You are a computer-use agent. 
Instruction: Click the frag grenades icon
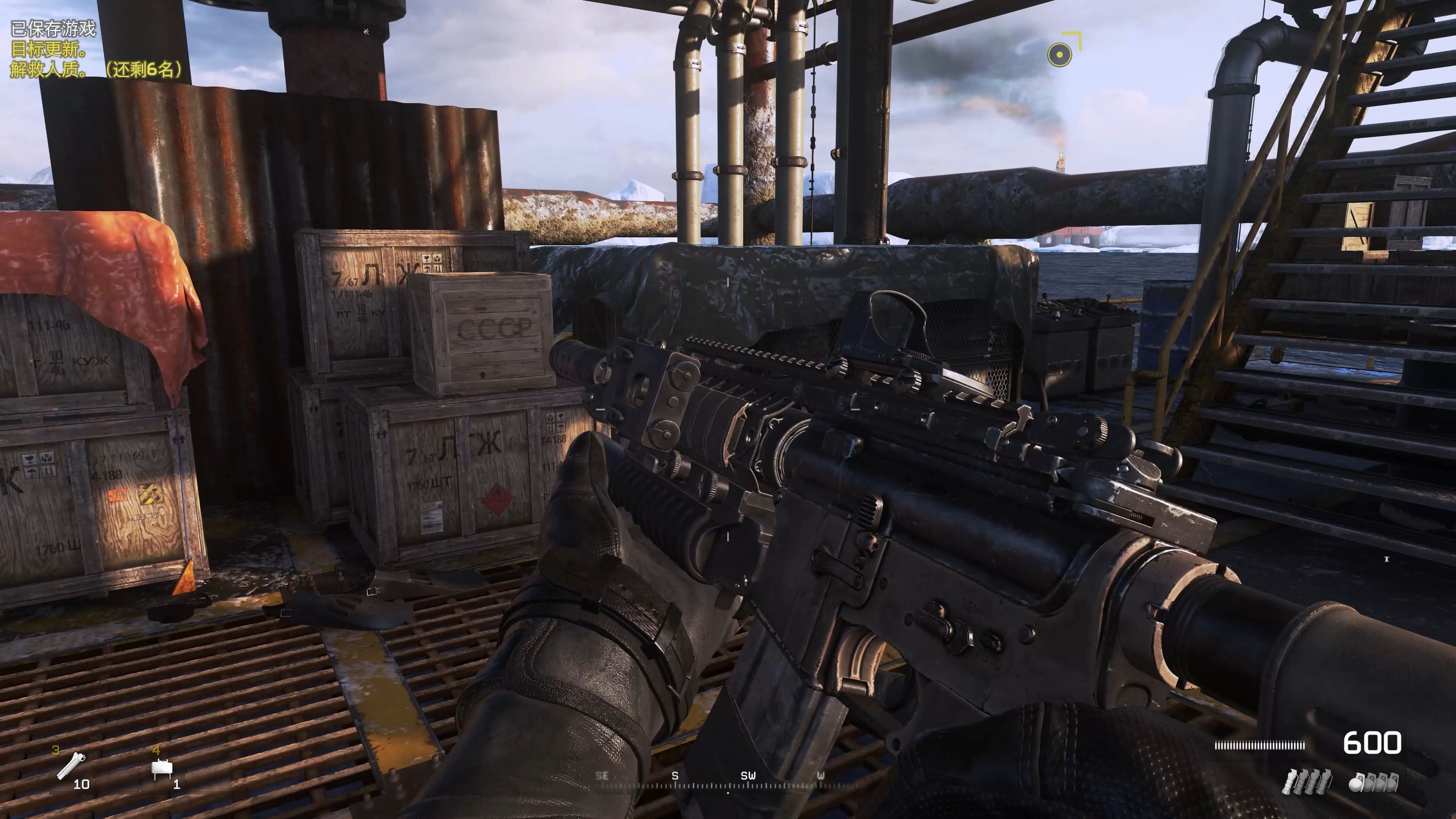(x=1373, y=783)
